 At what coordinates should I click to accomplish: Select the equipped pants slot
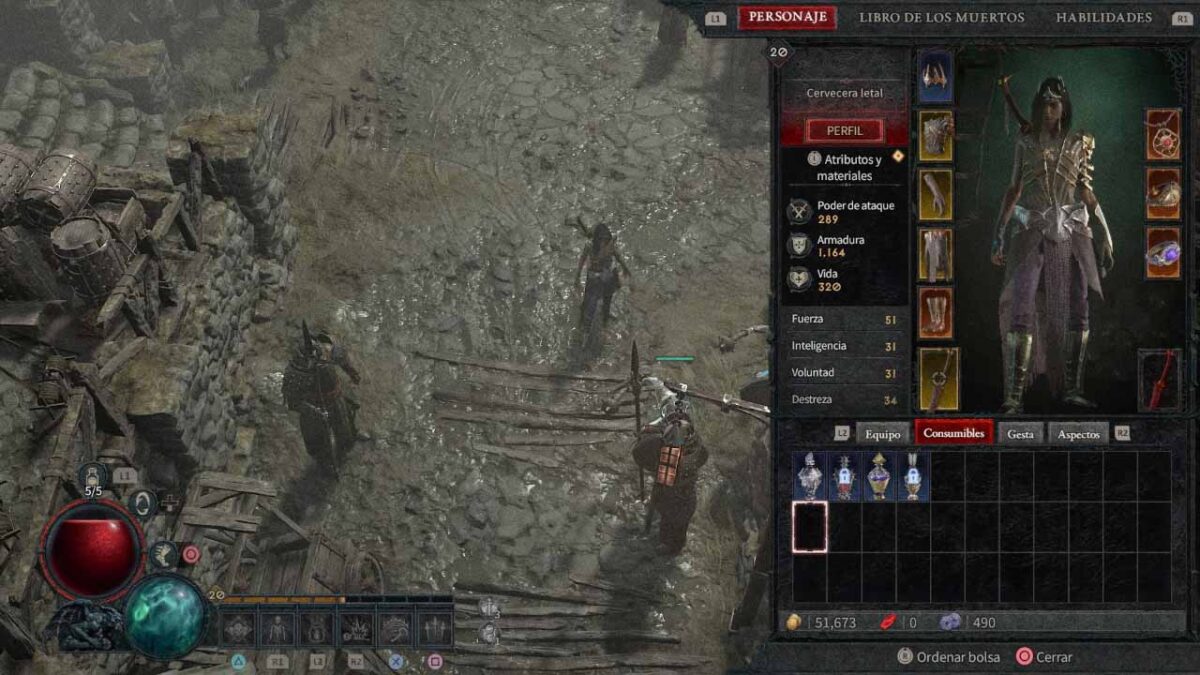tap(936, 254)
